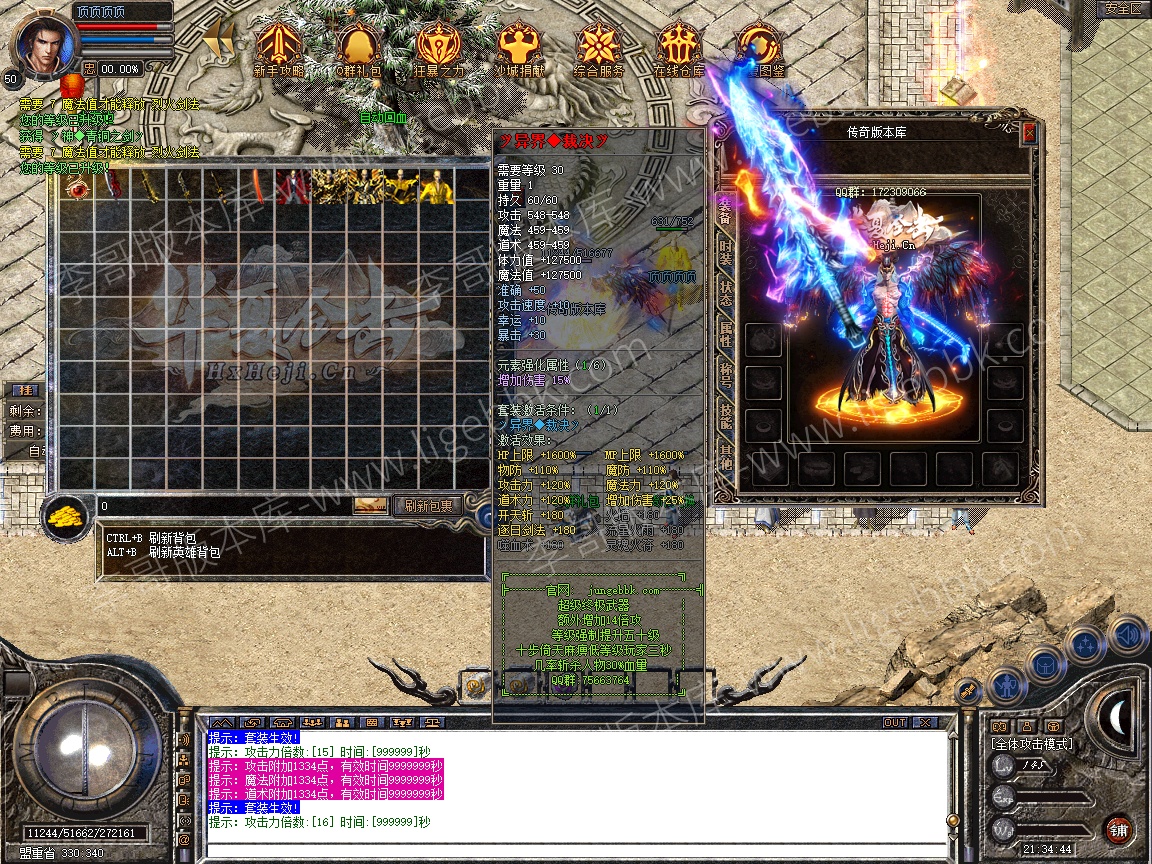Screen dimensions: 1152x864
Task: Close the character equipment panel
Action: (x=1029, y=132)
